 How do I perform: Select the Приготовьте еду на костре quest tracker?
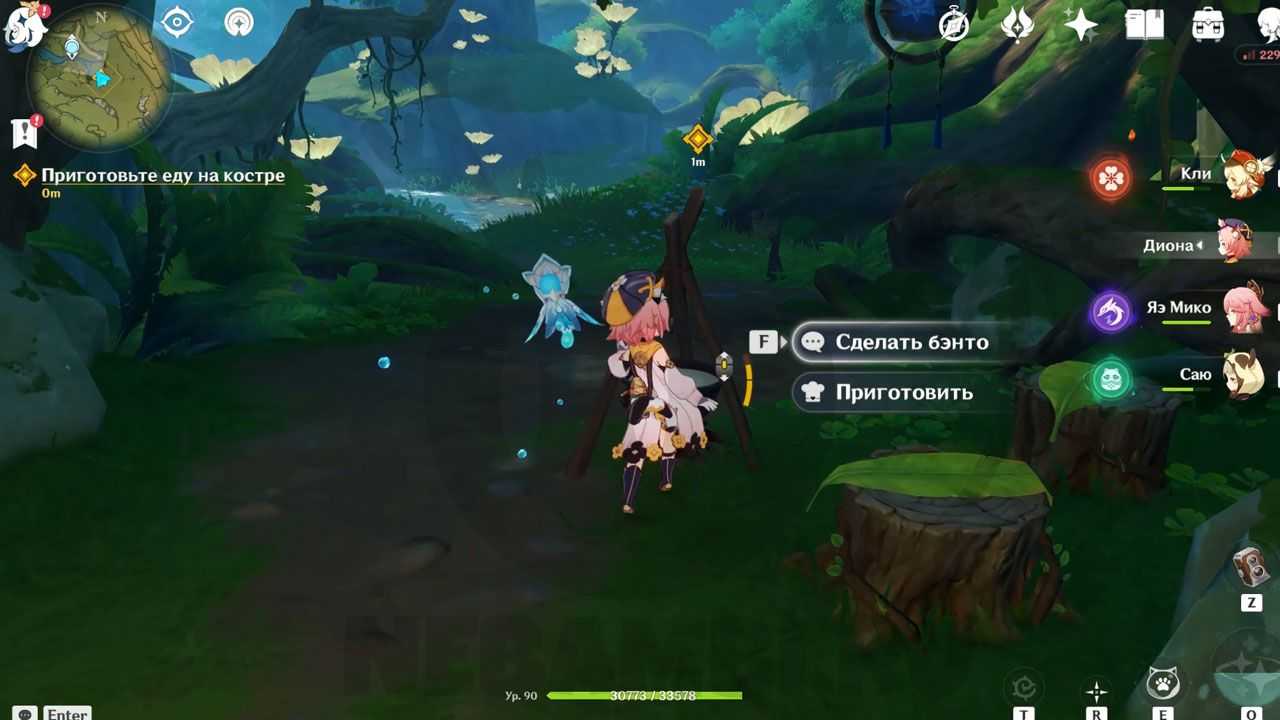click(x=162, y=176)
